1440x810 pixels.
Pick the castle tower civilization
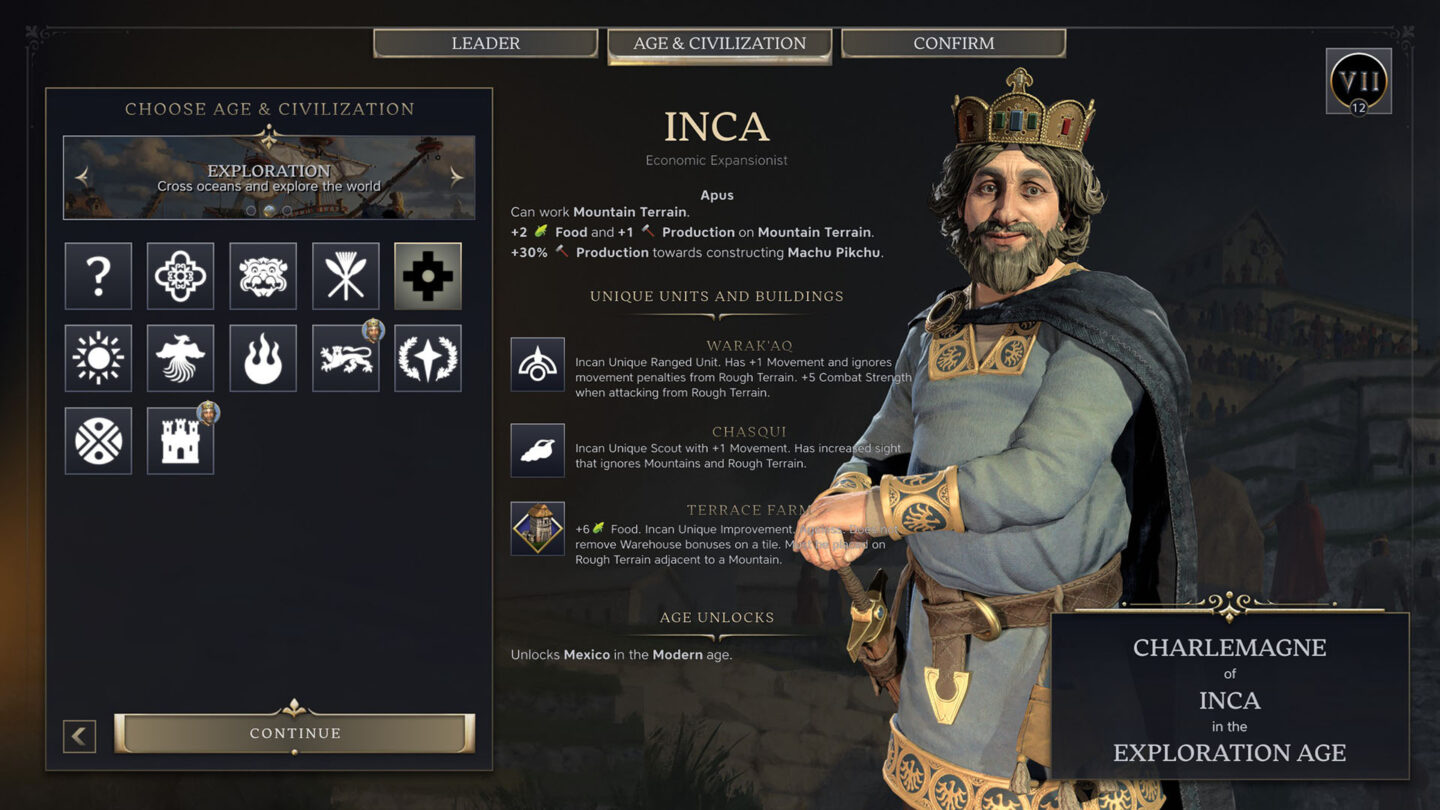tap(180, 440)
